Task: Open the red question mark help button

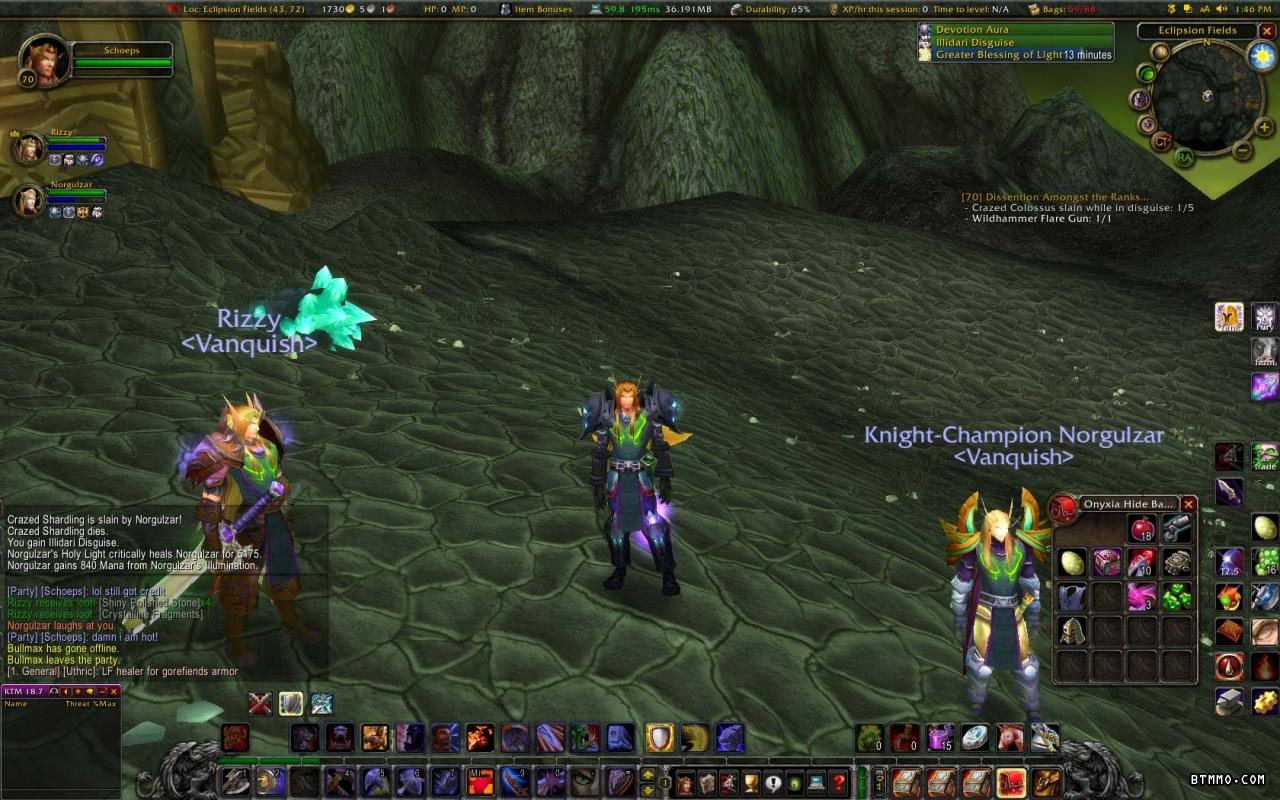Action: click(839, 783)
